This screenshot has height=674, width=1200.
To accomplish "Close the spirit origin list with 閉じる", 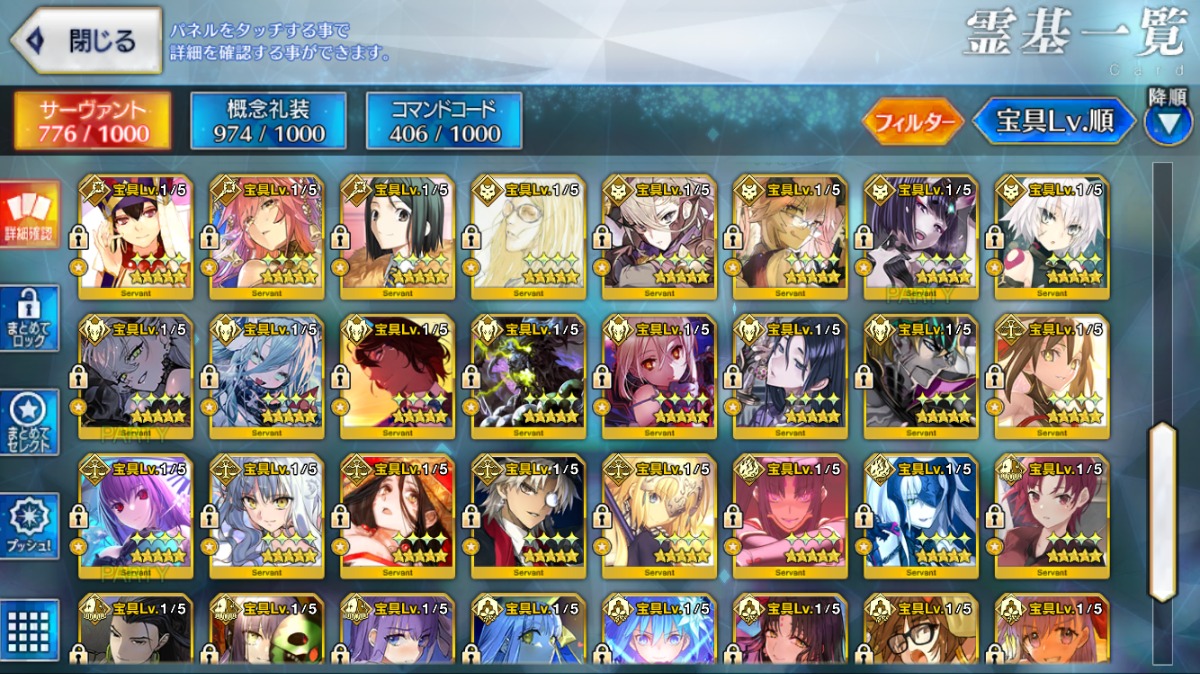I will pyautogui.click(x=86, y=41).
